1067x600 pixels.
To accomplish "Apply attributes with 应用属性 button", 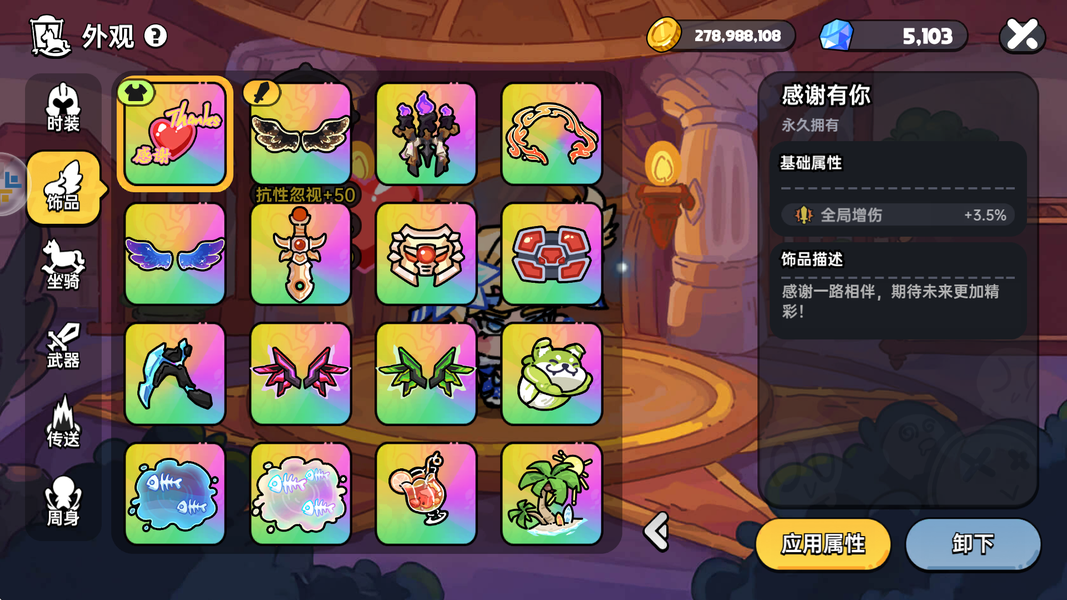I will coord(822,544).
